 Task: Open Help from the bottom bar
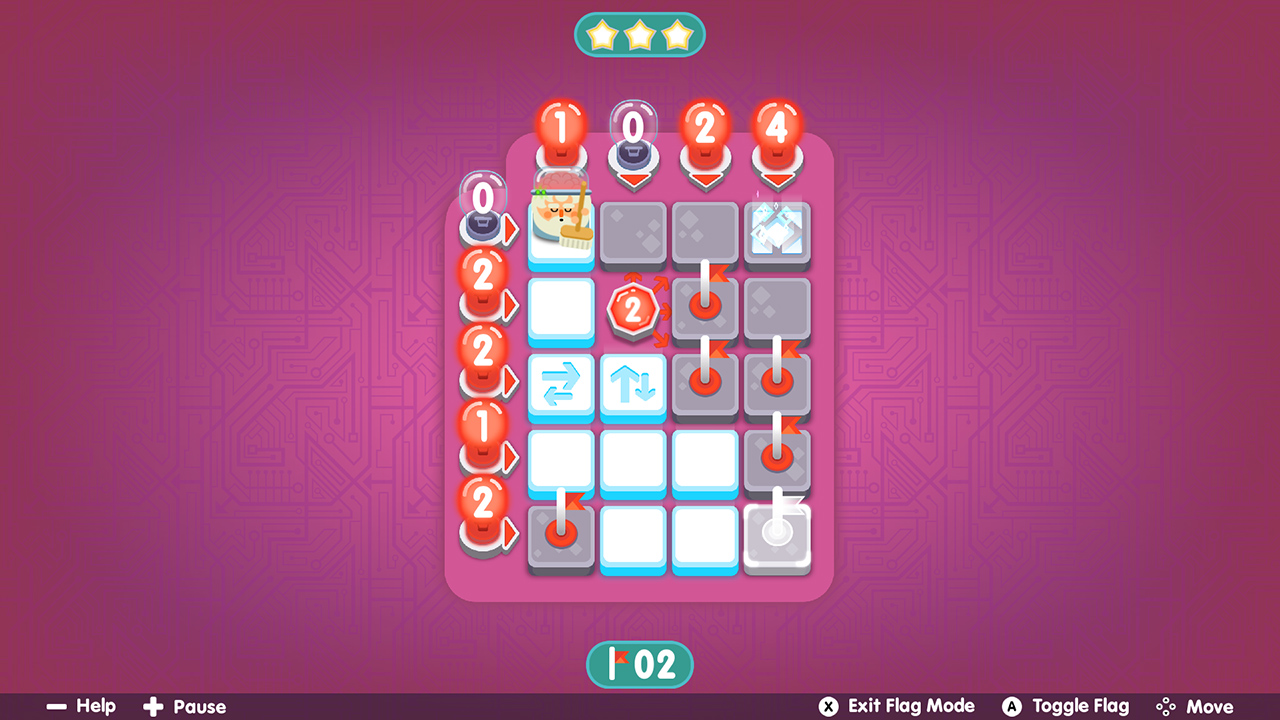pos(84,705)
